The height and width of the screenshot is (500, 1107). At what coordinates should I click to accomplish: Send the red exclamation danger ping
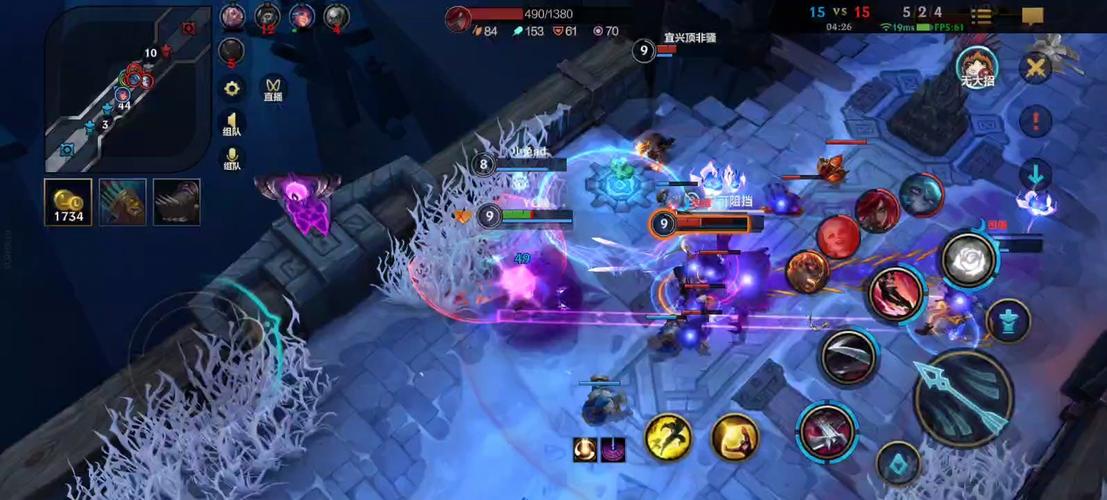coord(1035,121)
